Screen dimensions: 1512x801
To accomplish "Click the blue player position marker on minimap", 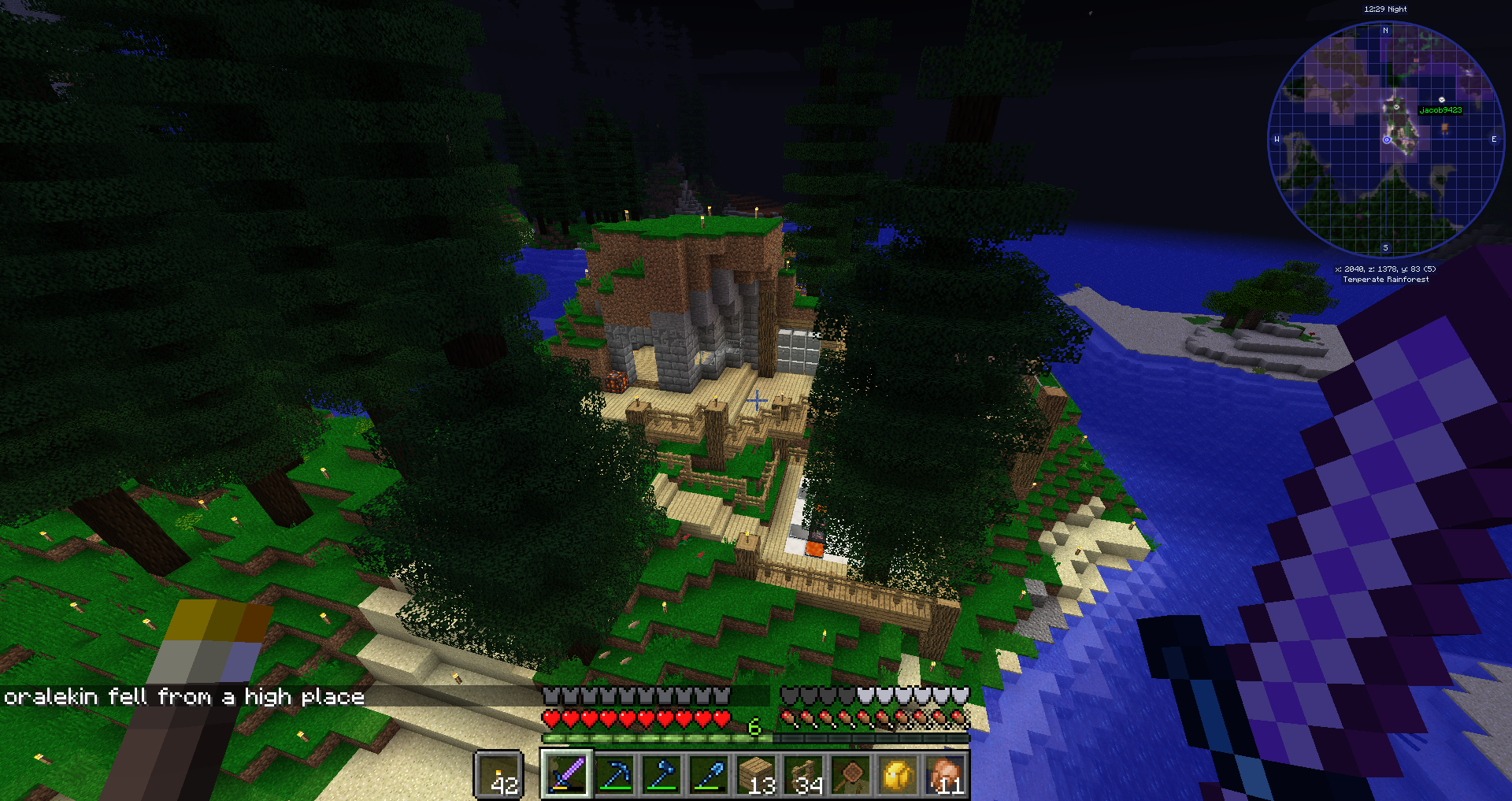I will point(1387,140).
